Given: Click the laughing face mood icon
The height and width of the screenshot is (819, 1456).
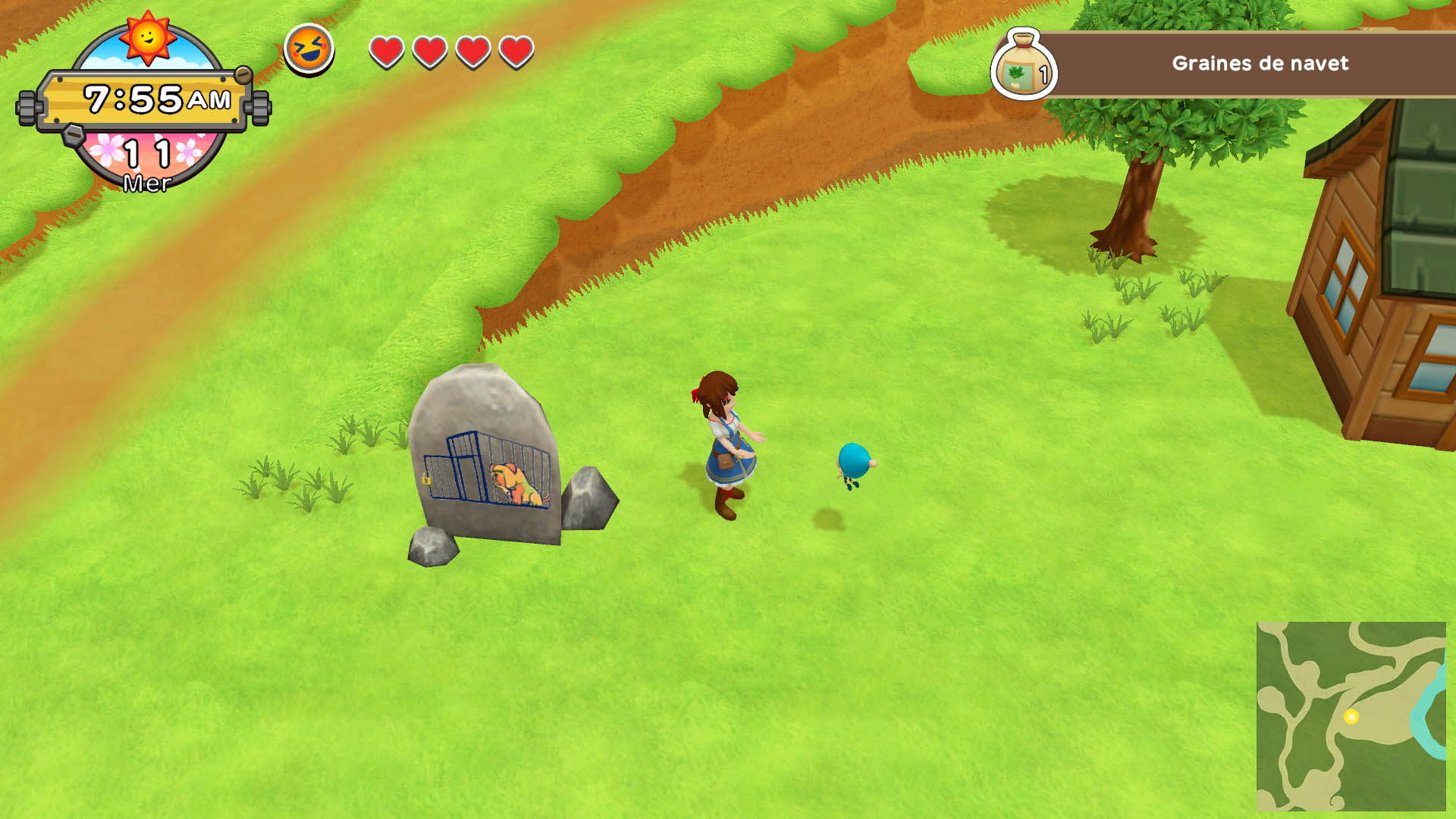Looking at the screenshot, I should click(x=309, y=49).
